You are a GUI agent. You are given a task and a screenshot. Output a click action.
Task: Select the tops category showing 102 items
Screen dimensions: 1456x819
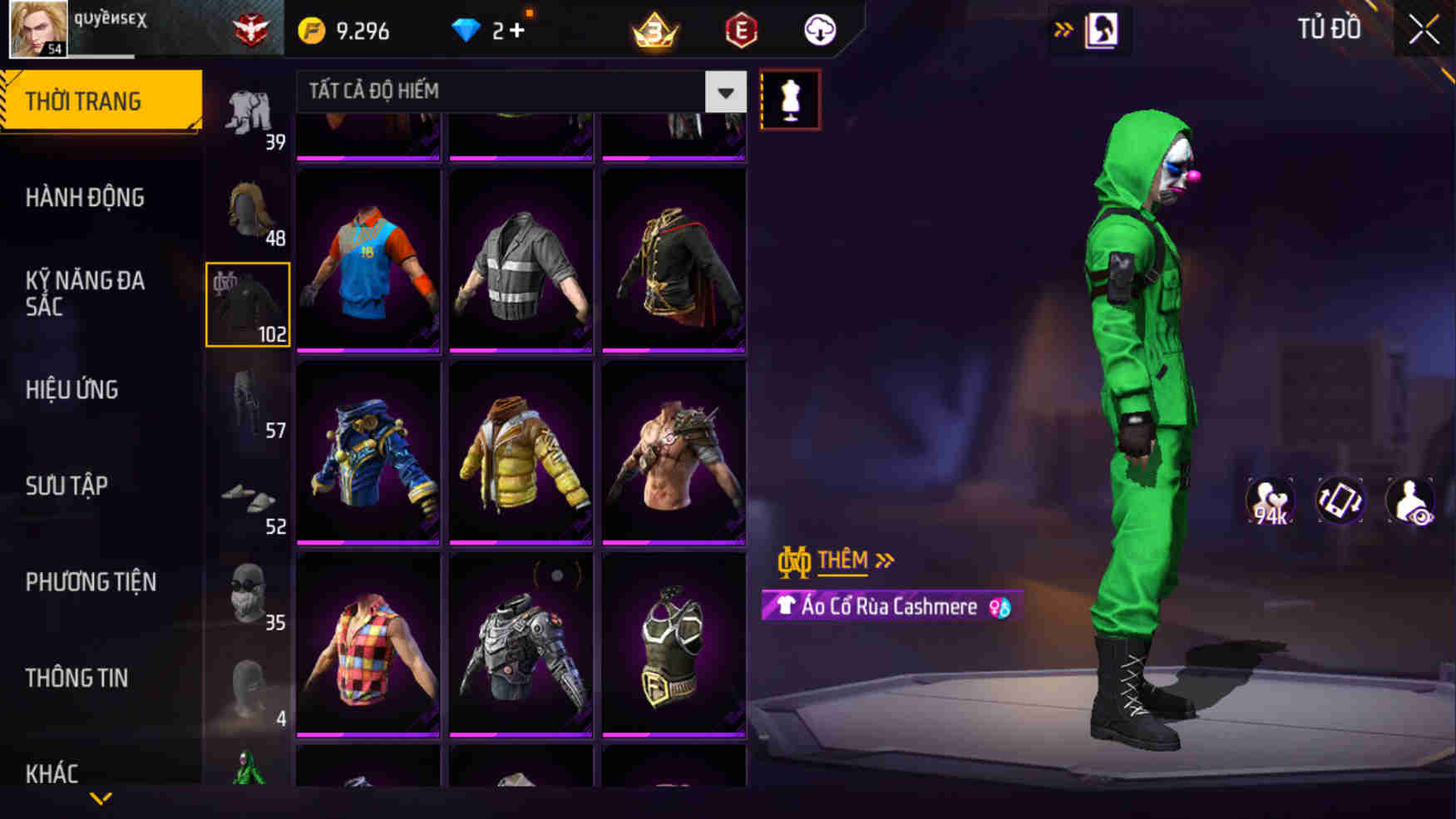point(247,303)
